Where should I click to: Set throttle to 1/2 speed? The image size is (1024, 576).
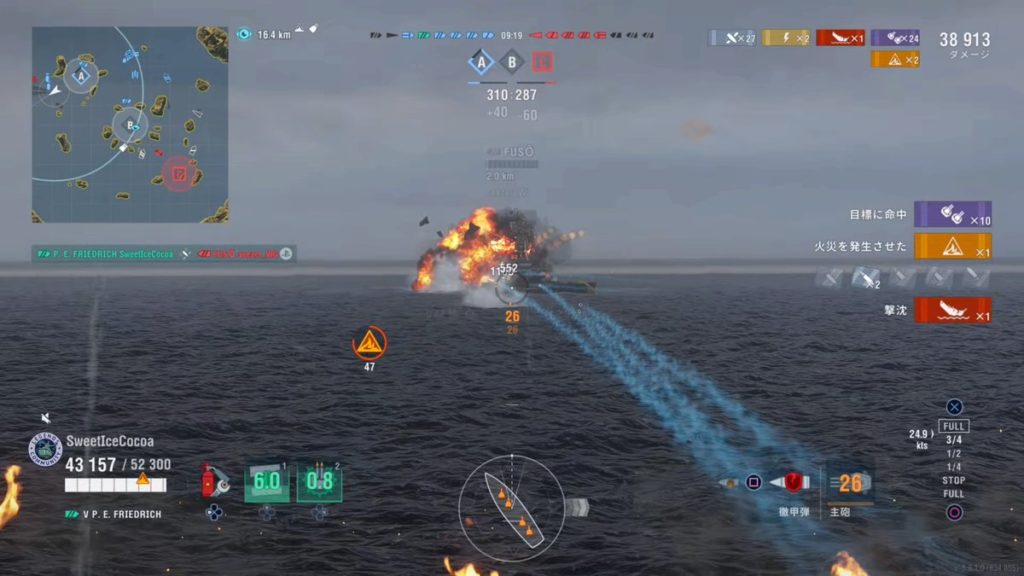(954, 453)
